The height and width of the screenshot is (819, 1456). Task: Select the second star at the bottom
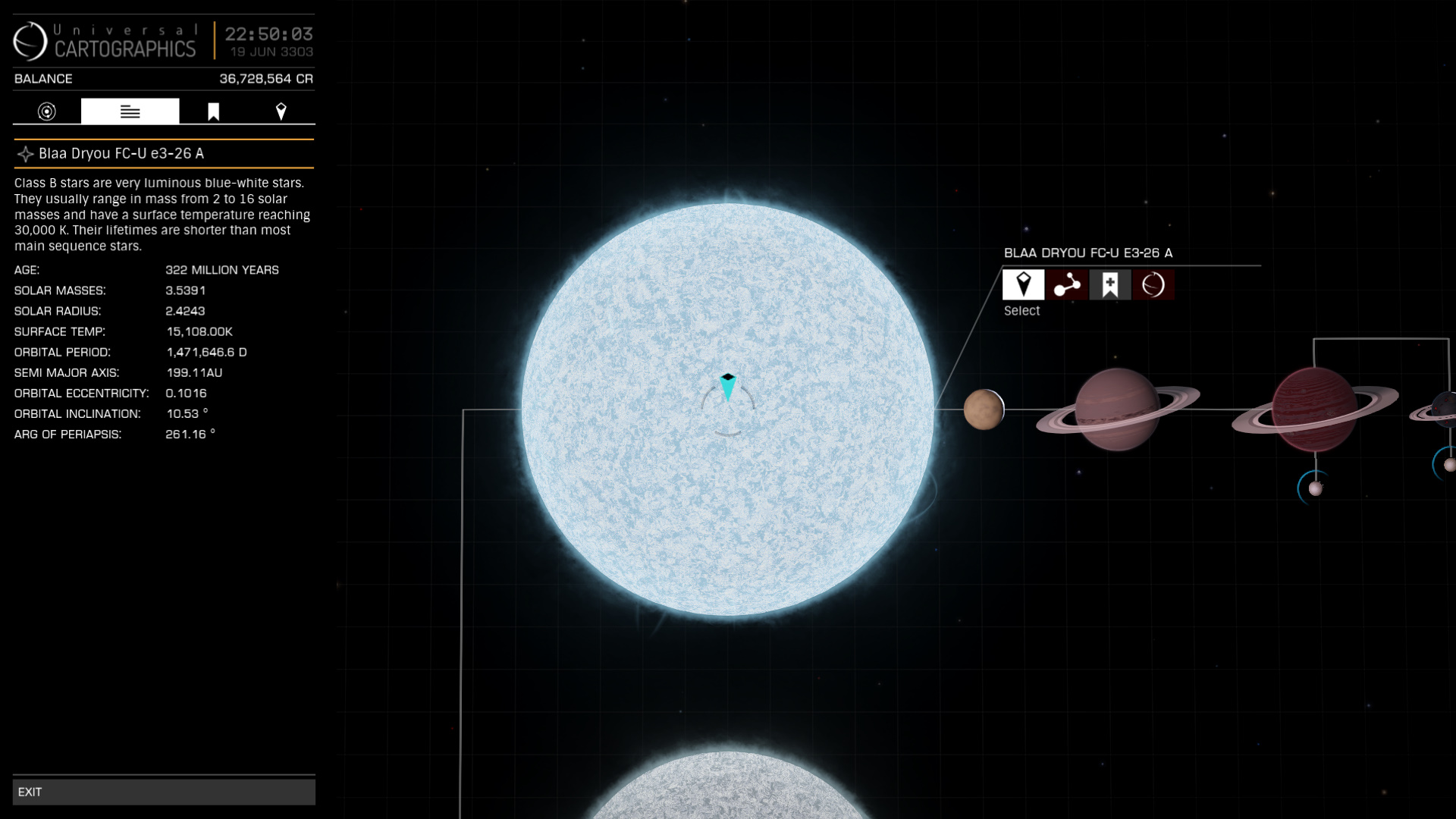(727, 789)
